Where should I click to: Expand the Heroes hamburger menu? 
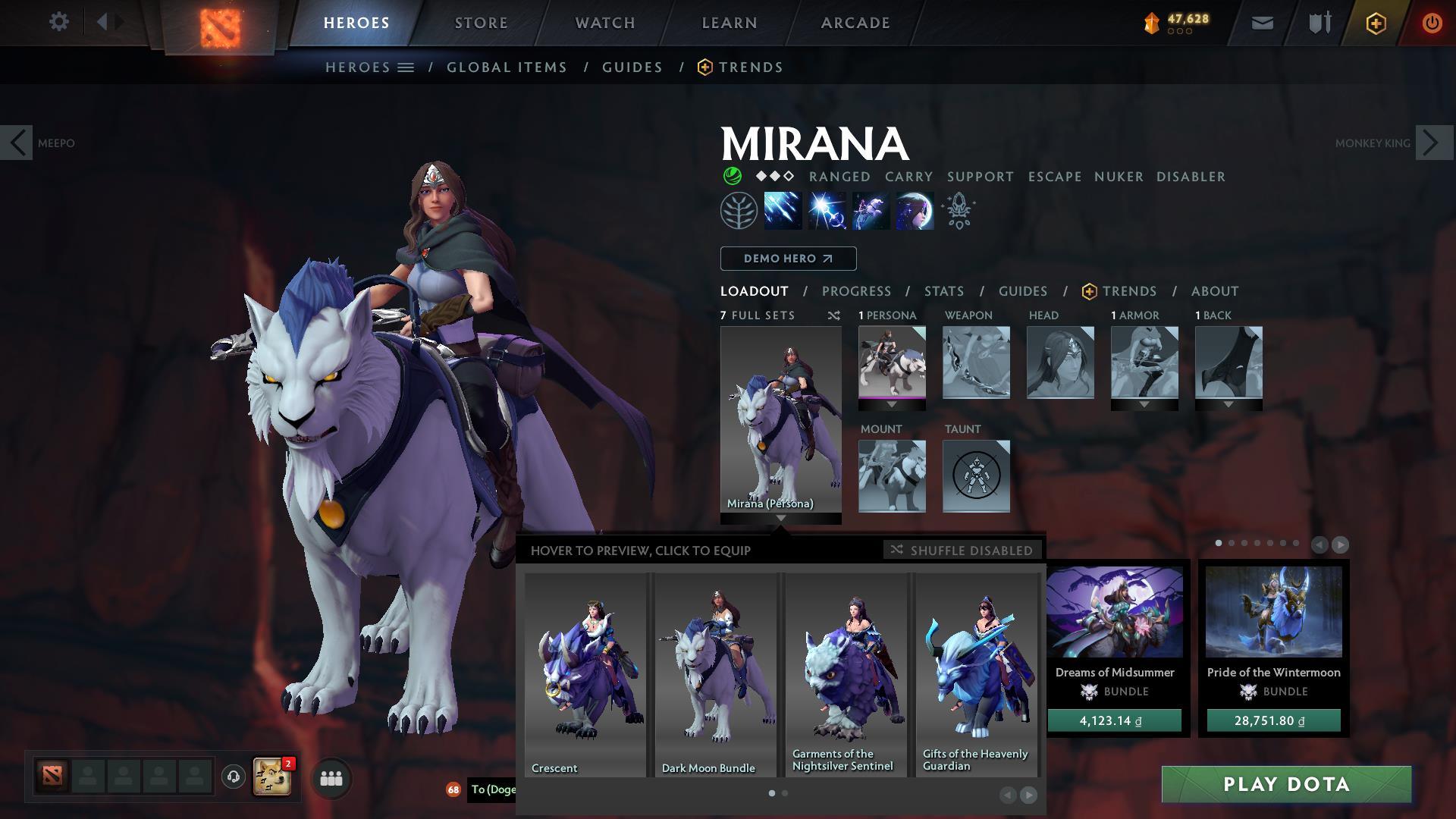pyautogui.click(x=406, y=67)
